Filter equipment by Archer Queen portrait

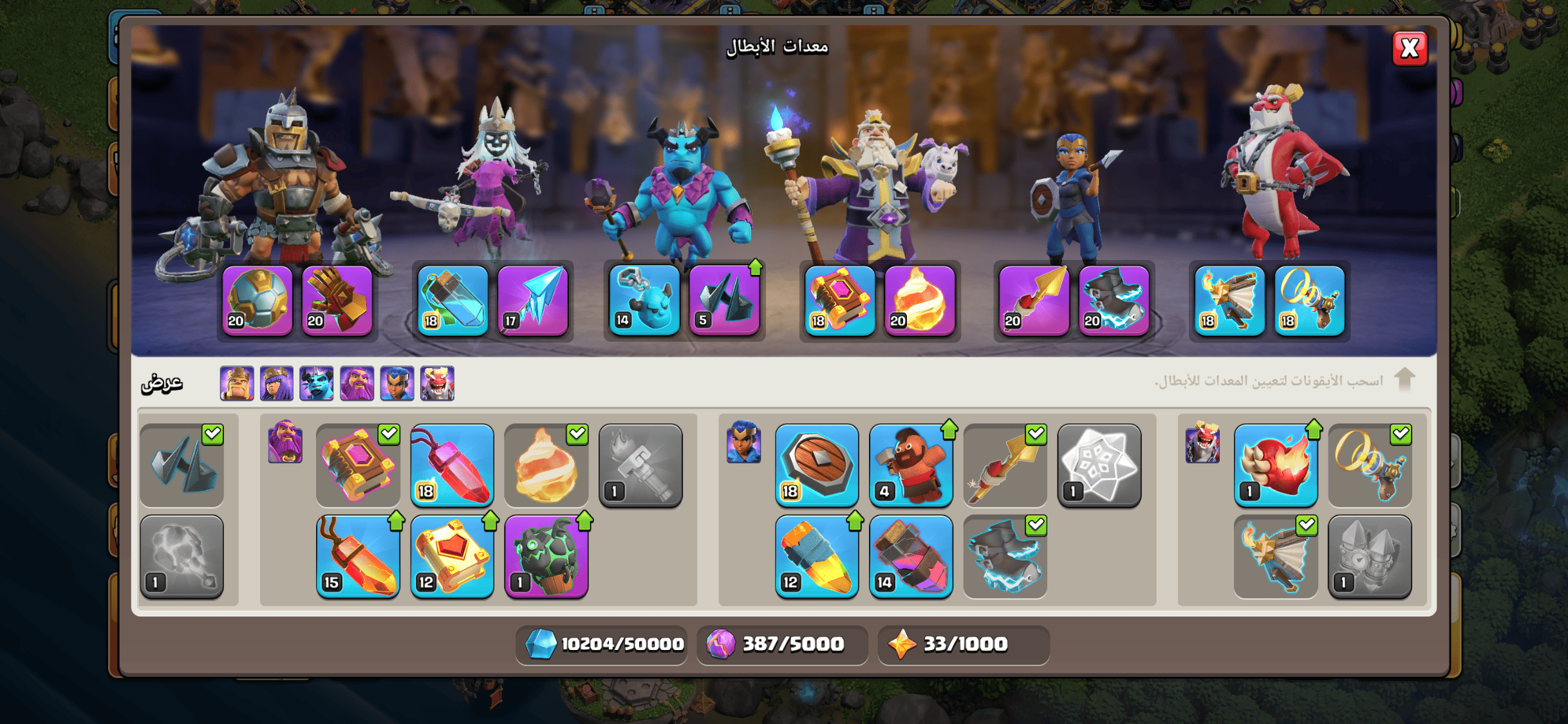[277, 384]
